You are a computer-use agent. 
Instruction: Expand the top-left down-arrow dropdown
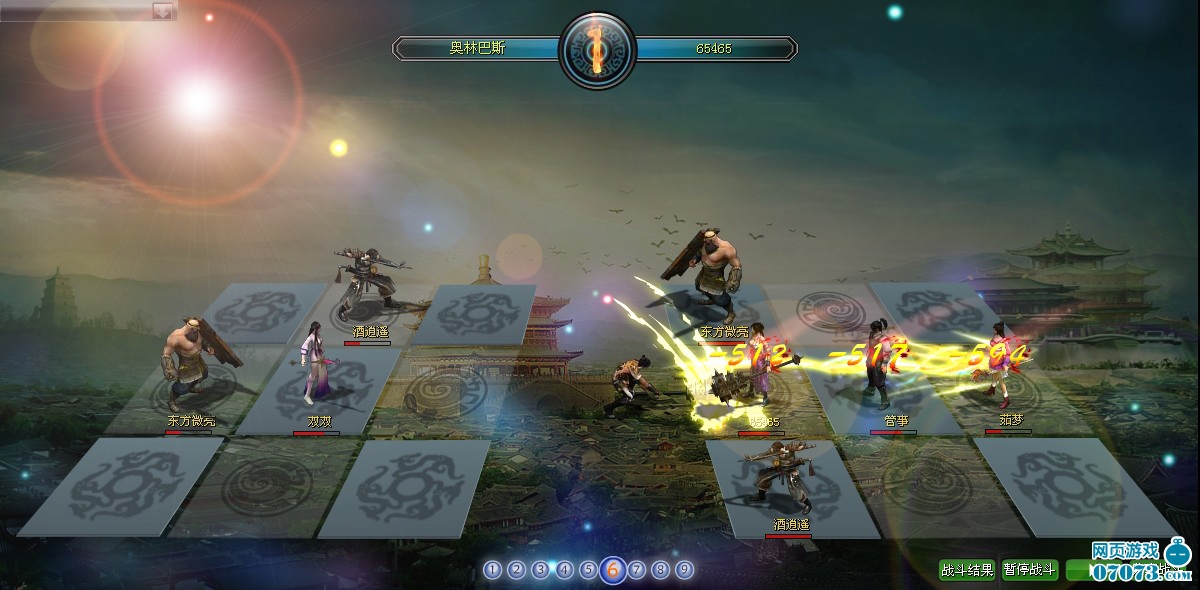pos(162,10)
